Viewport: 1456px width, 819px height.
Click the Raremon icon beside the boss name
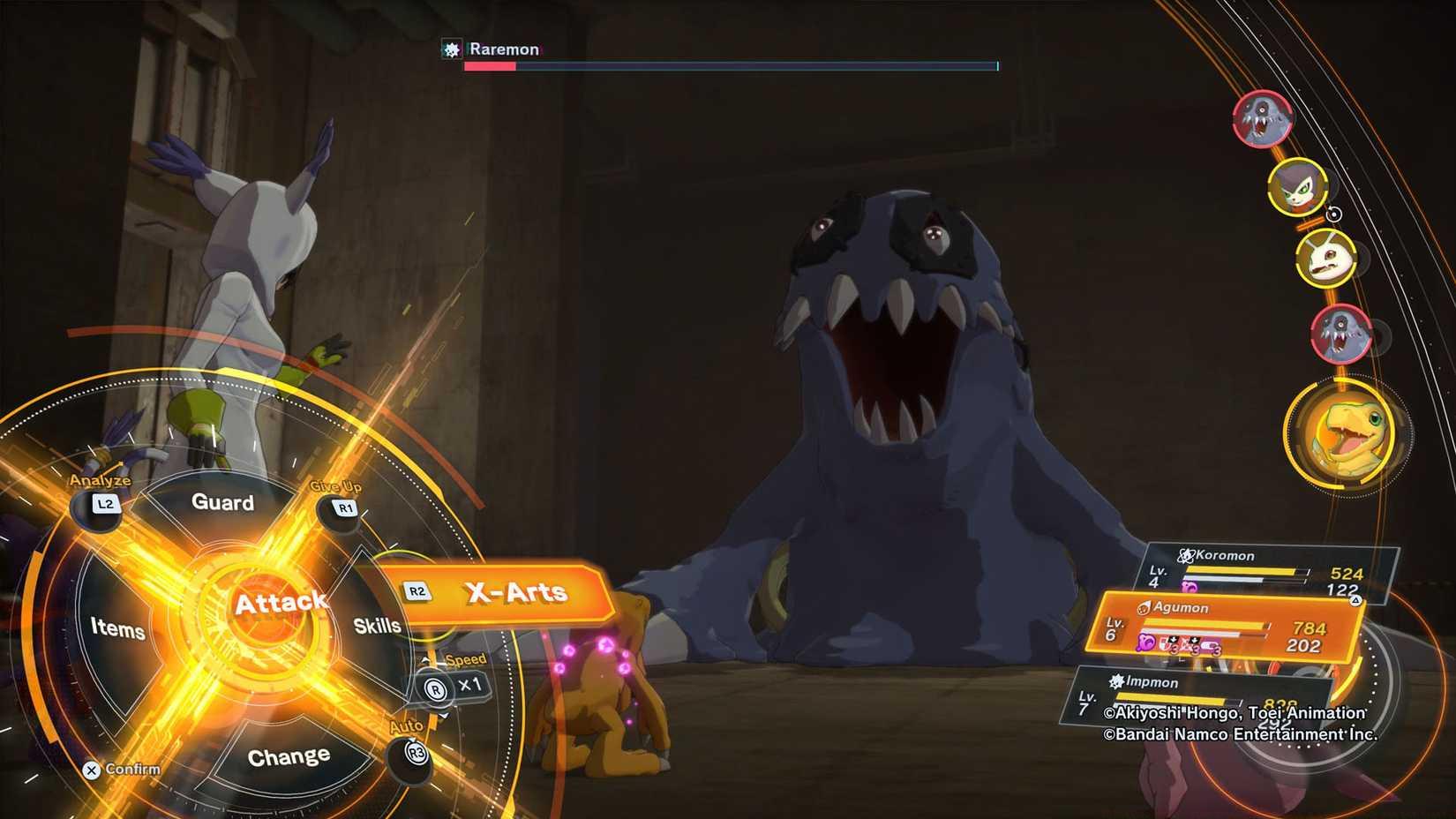[x=451, y=49]
